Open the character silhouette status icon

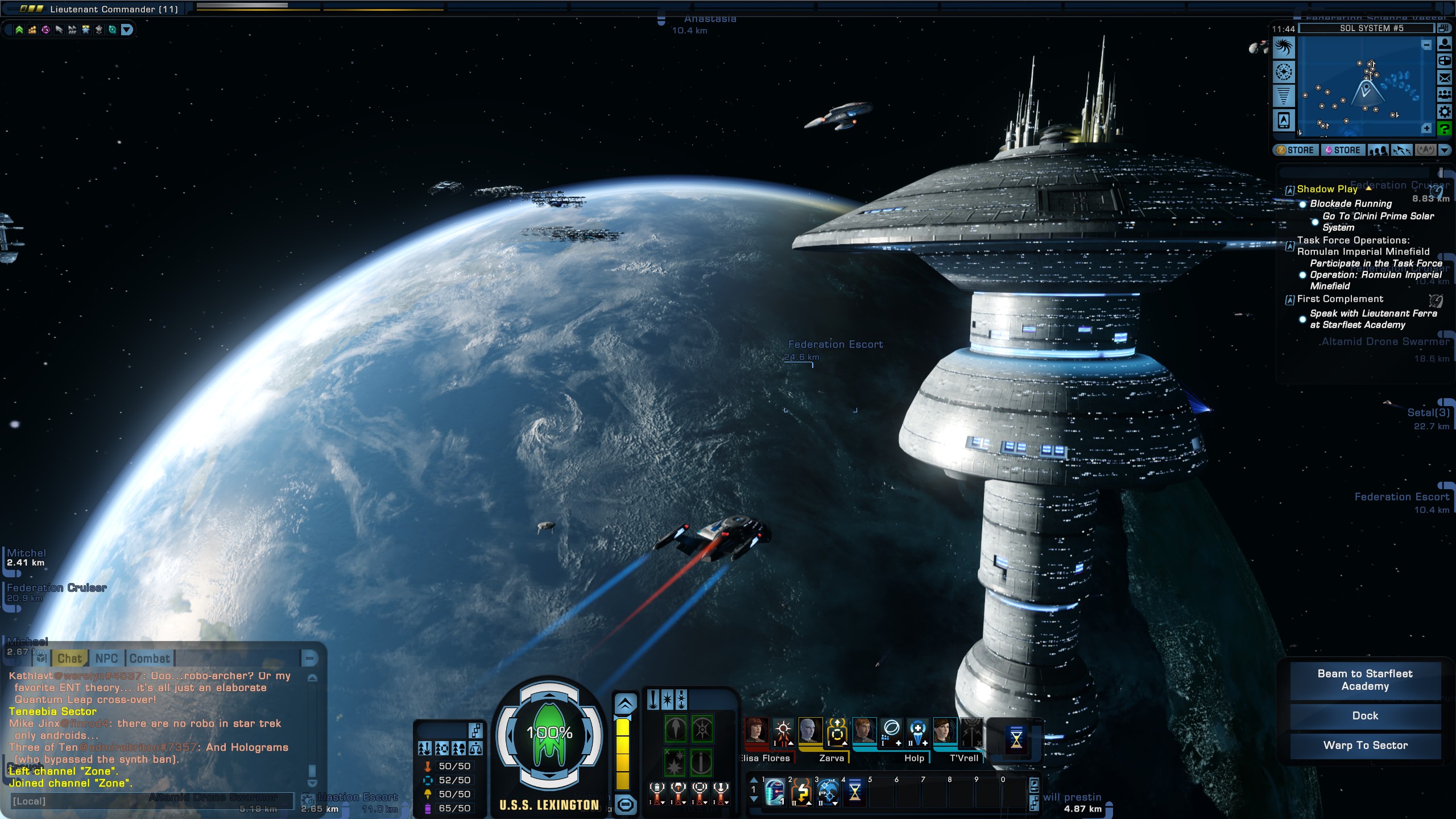pyautogui.click(x=1445, y=44)
